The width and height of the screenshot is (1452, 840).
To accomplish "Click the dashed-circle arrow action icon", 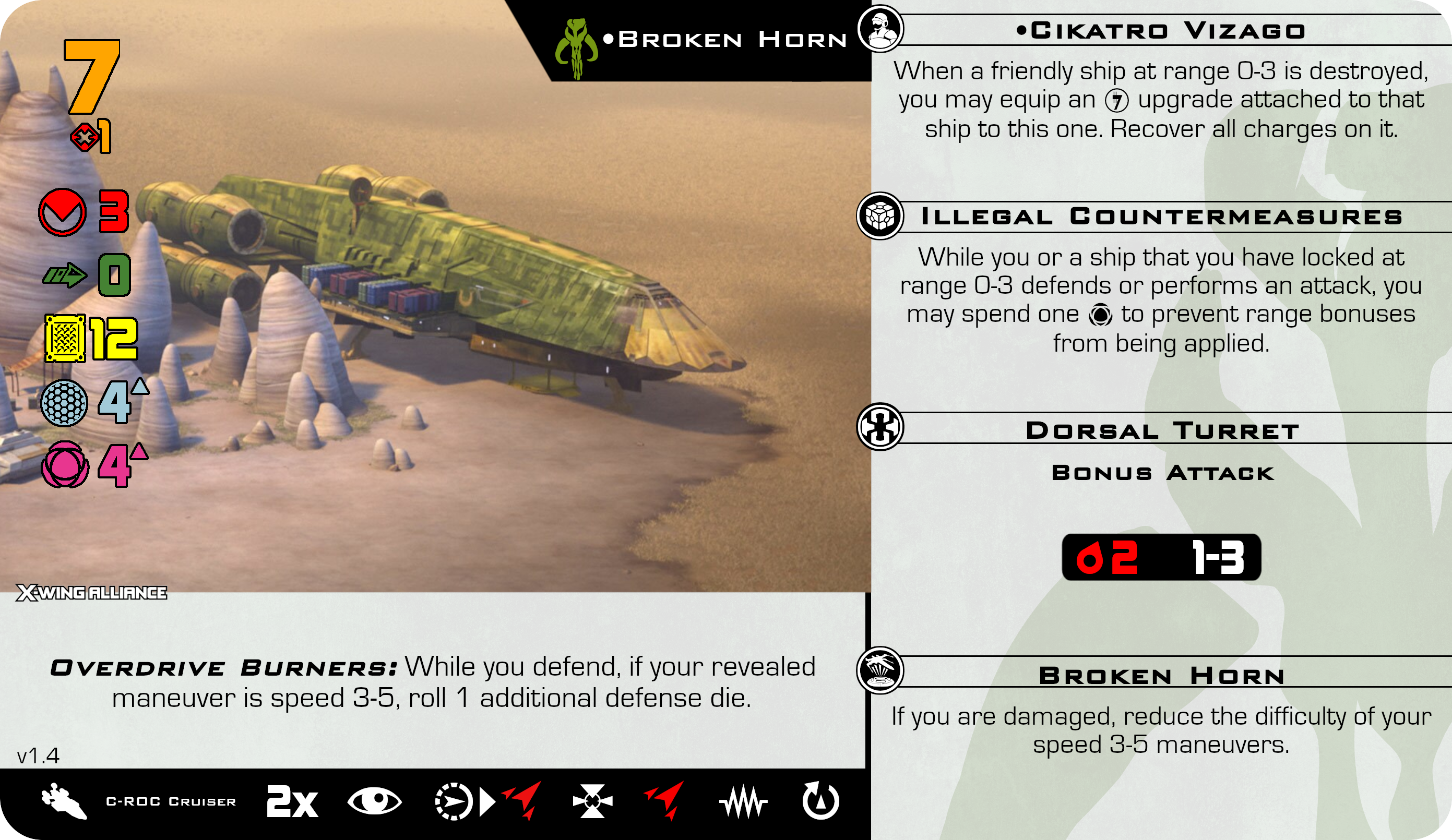I will (x=454, y=801).
